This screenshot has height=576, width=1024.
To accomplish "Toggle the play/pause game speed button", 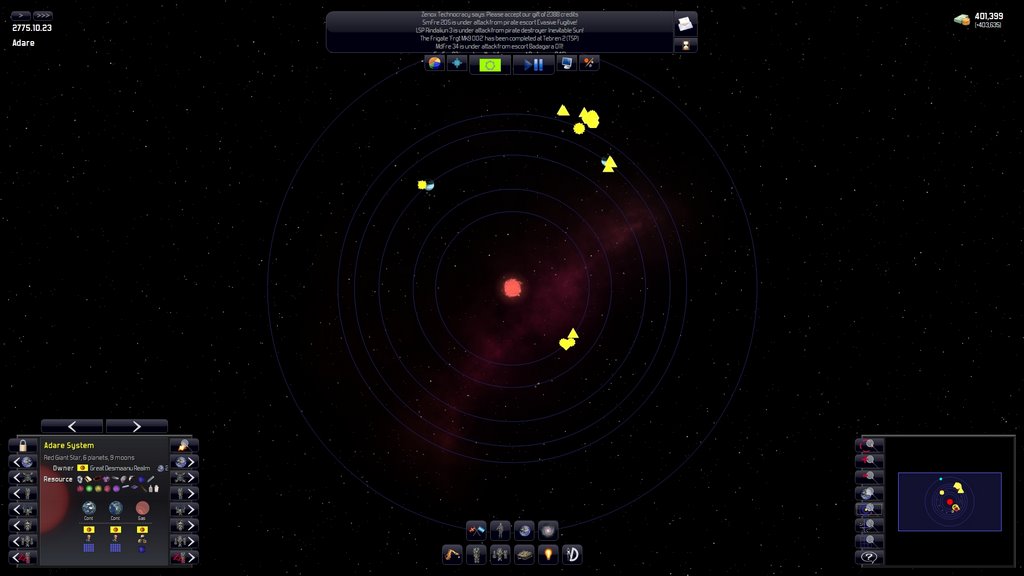I will pos(533,64).
